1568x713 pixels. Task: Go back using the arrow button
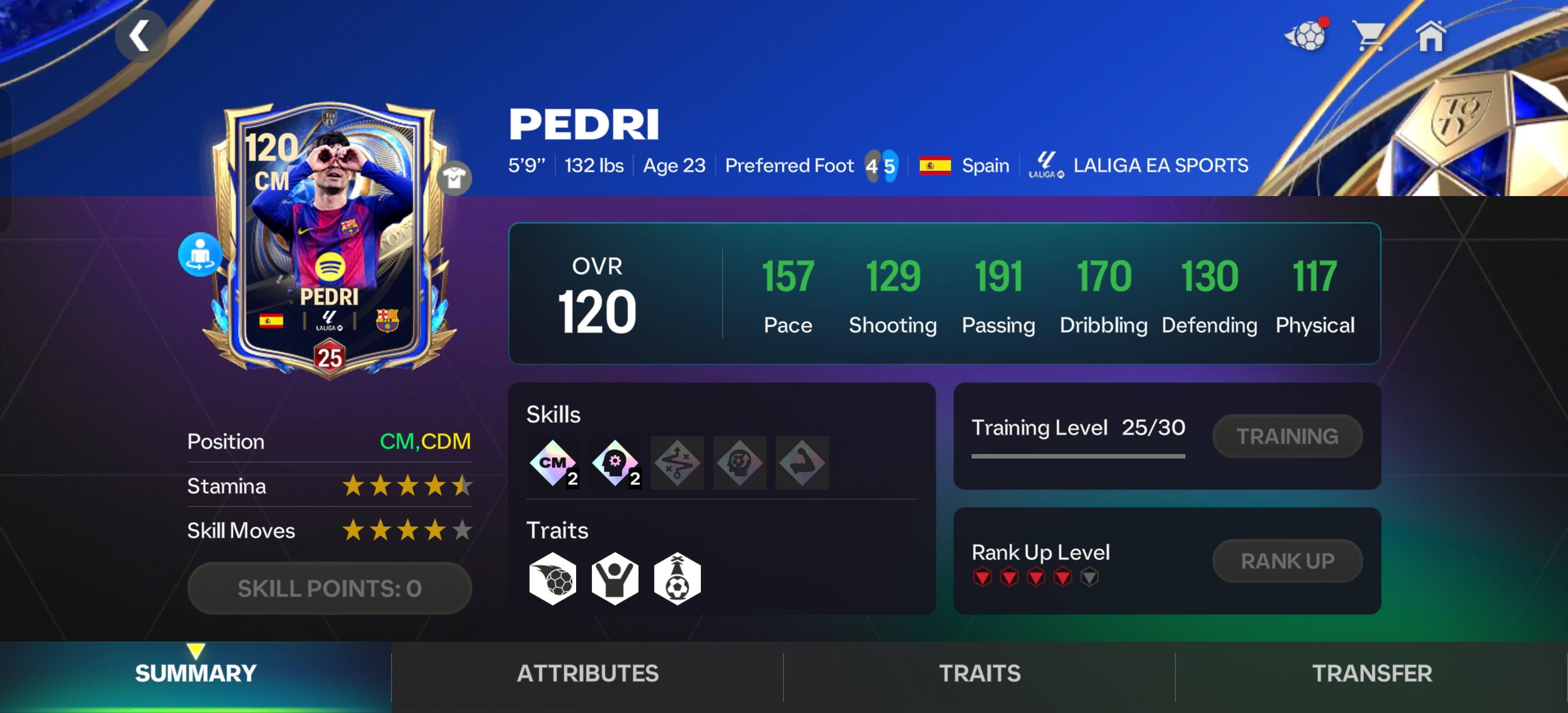(141, 36)
